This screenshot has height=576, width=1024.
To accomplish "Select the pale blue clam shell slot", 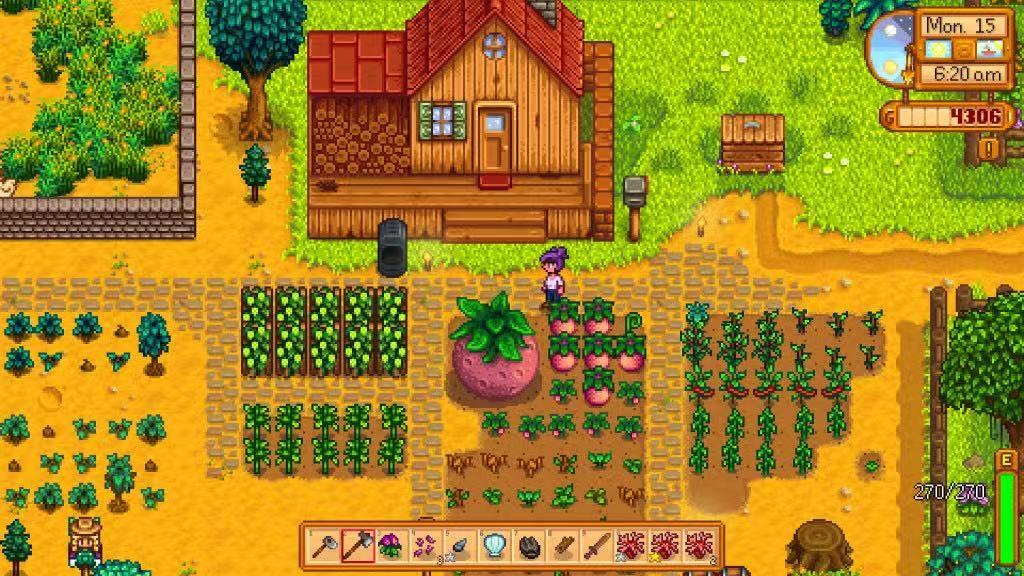I will (x=494, y=546).
